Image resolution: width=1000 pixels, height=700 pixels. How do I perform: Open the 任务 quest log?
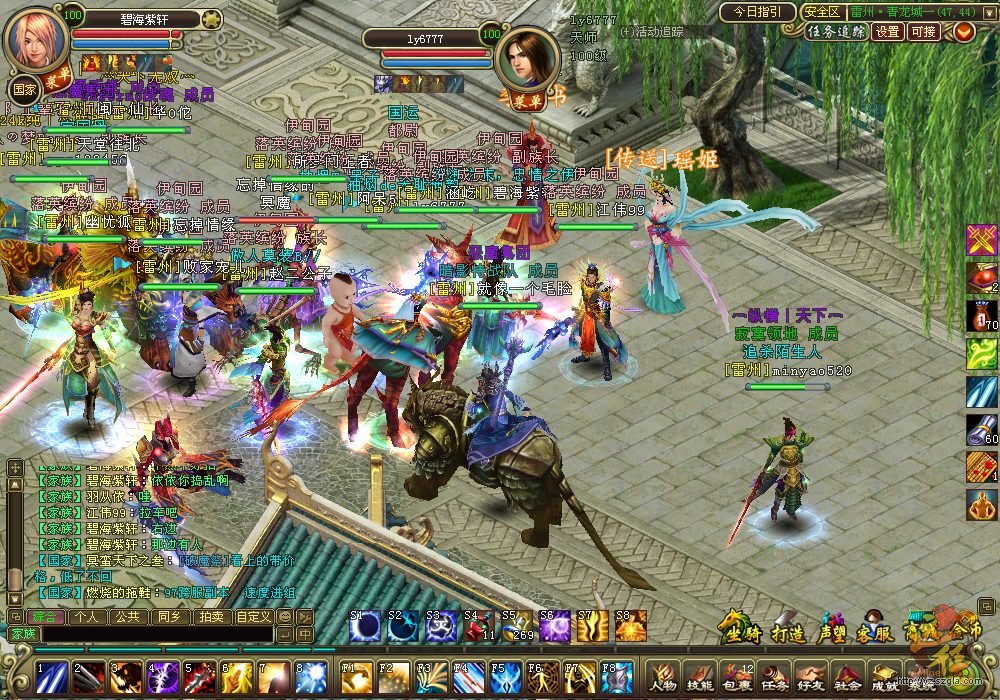tap(775, 677)
